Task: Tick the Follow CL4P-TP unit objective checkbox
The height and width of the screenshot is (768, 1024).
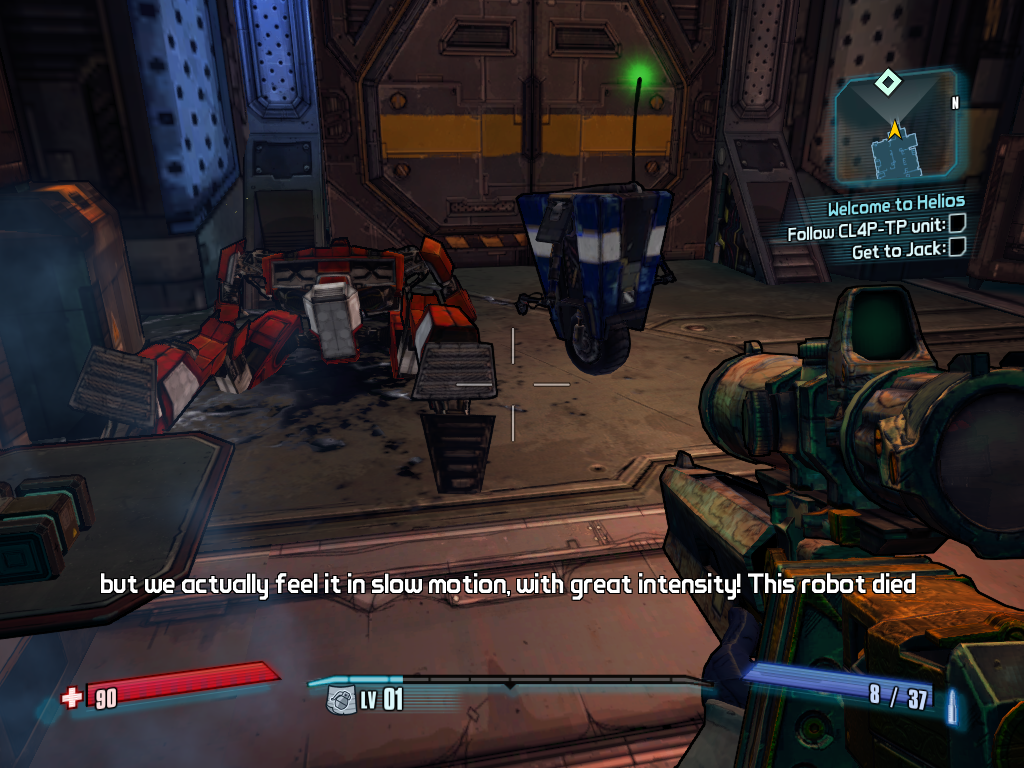Action: (x=957, y=229)
